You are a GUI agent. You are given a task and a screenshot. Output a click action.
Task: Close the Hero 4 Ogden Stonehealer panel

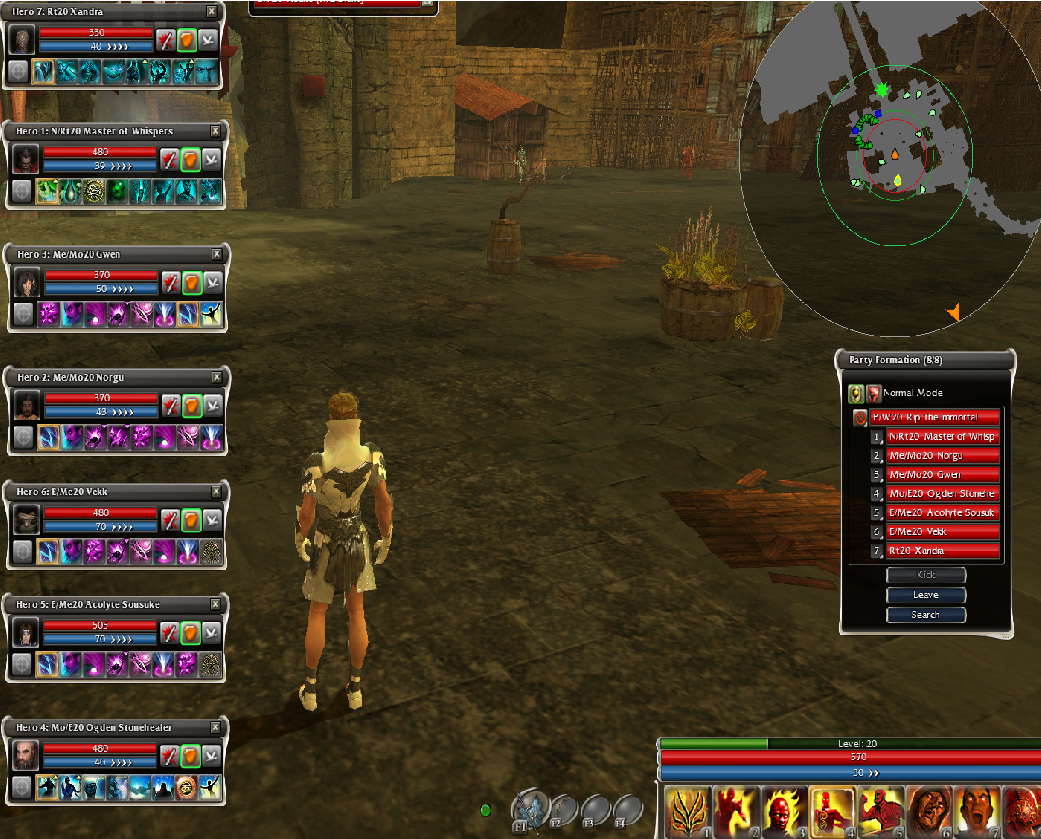point(214,728)
